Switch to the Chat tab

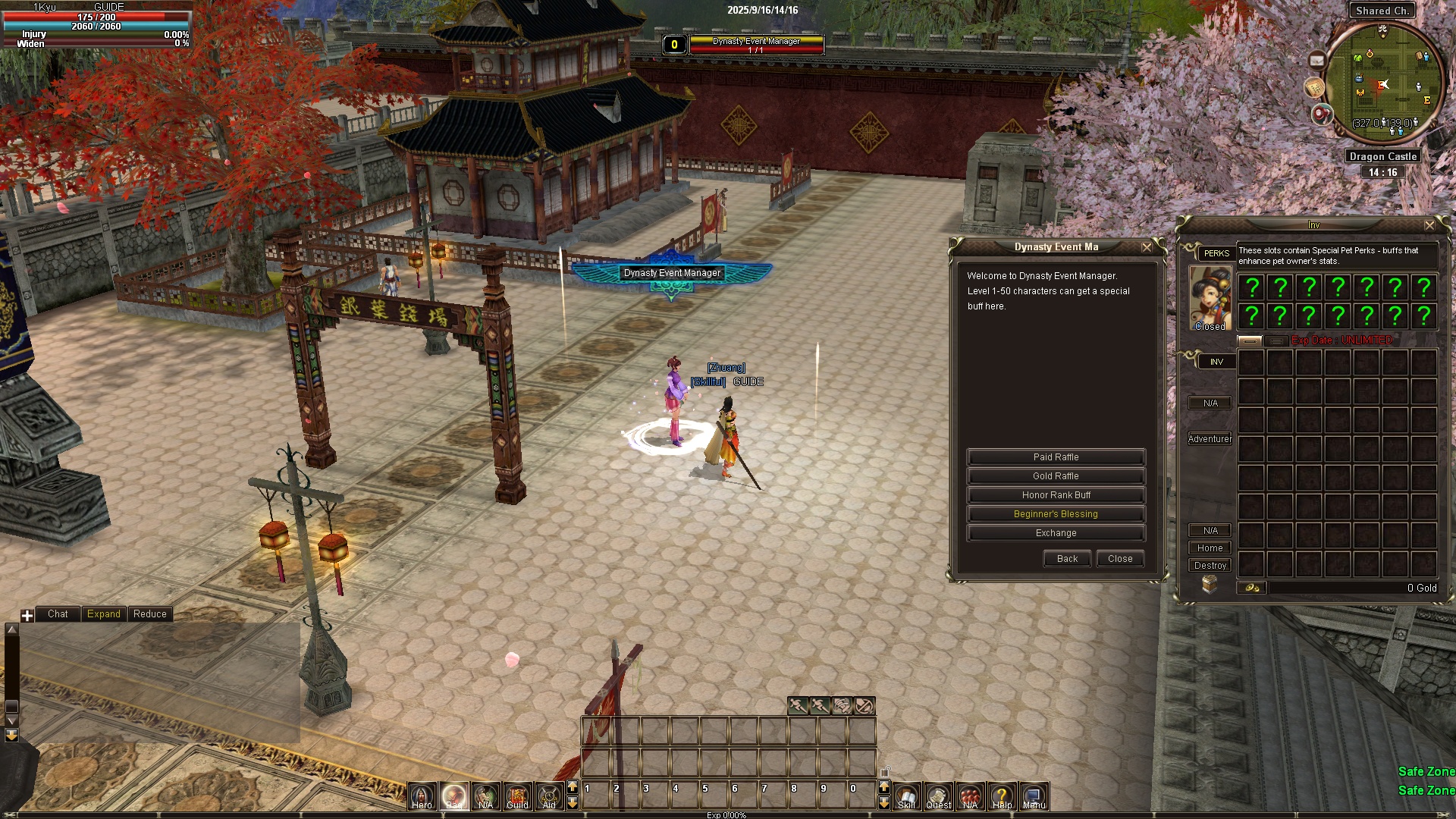(x=58, y=614)
